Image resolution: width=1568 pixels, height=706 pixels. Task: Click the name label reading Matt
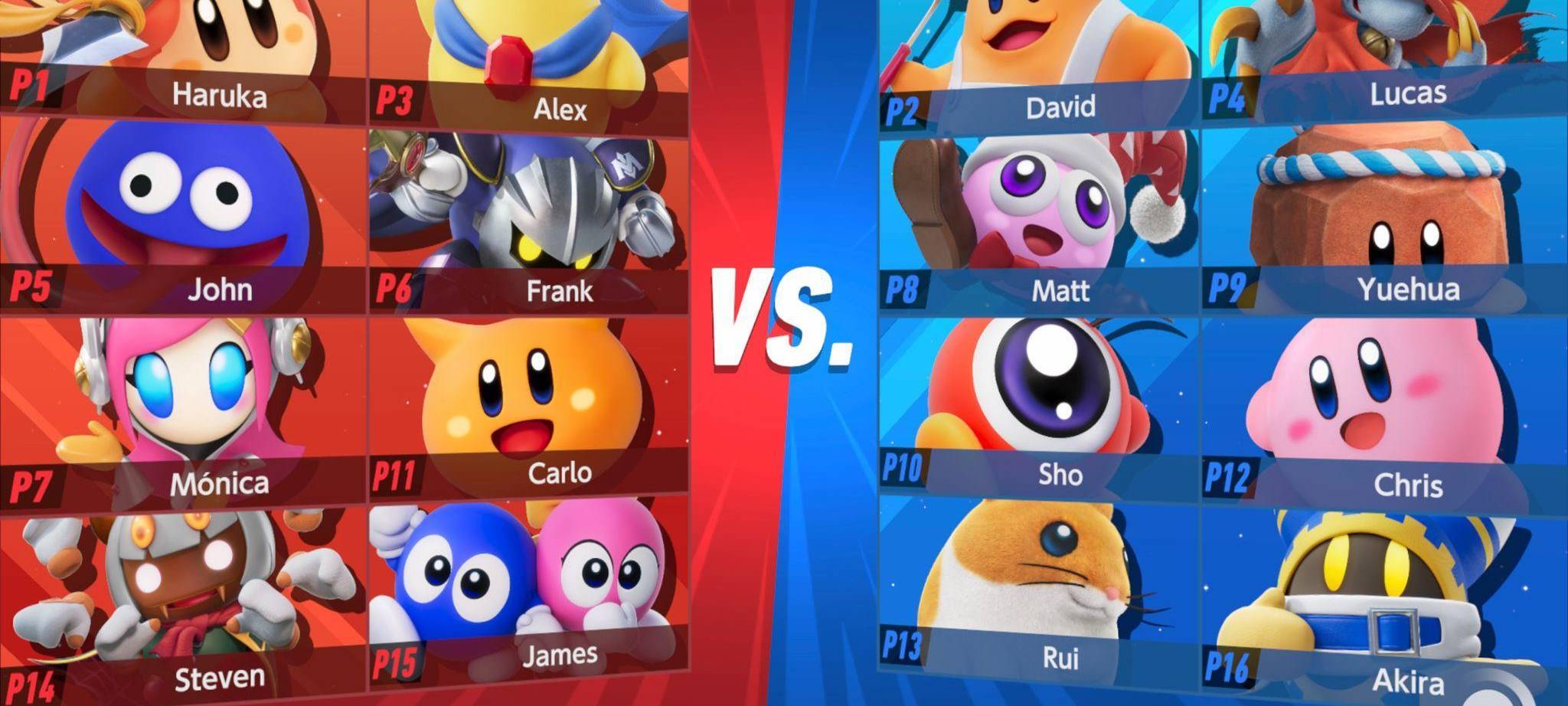click(1062, 290)
